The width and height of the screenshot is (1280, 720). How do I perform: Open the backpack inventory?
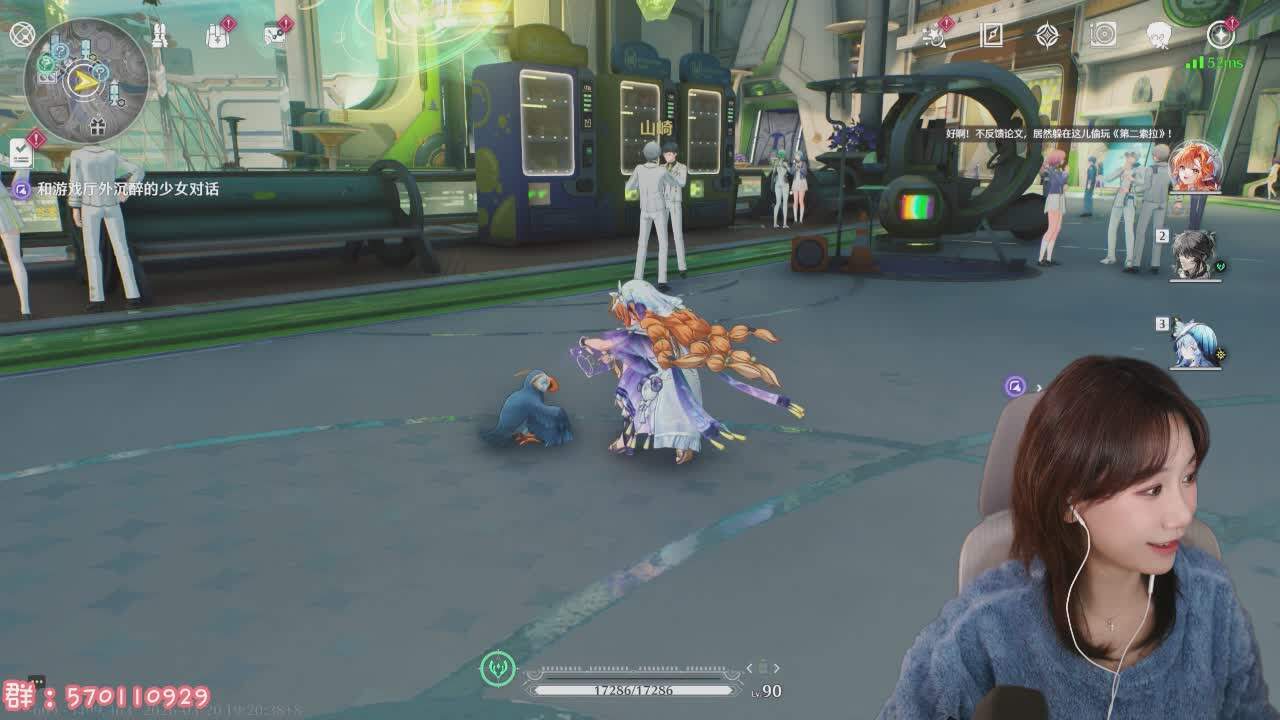click(x=217, y=36)
